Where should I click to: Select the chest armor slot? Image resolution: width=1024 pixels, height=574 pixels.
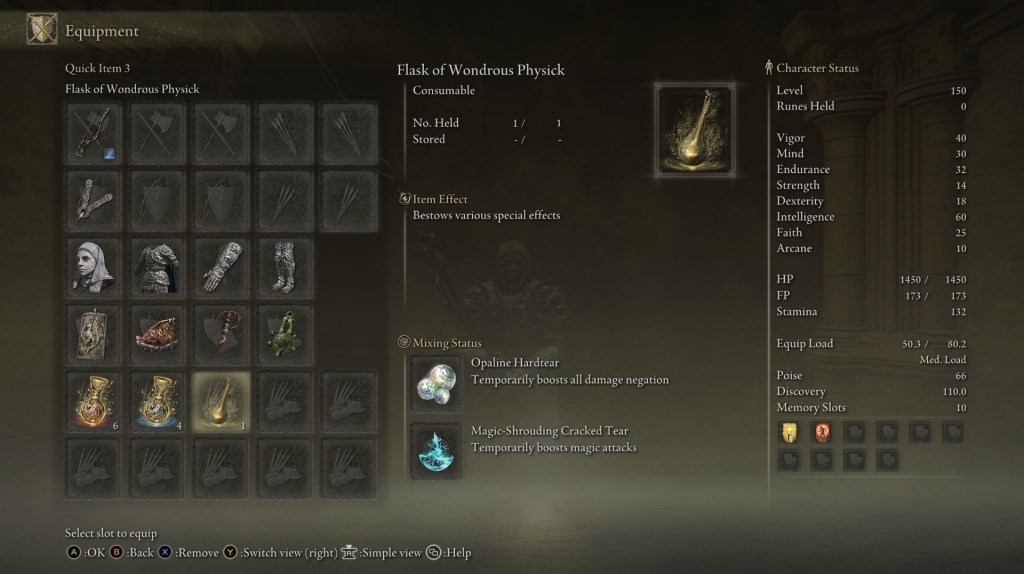click(158, 265)
